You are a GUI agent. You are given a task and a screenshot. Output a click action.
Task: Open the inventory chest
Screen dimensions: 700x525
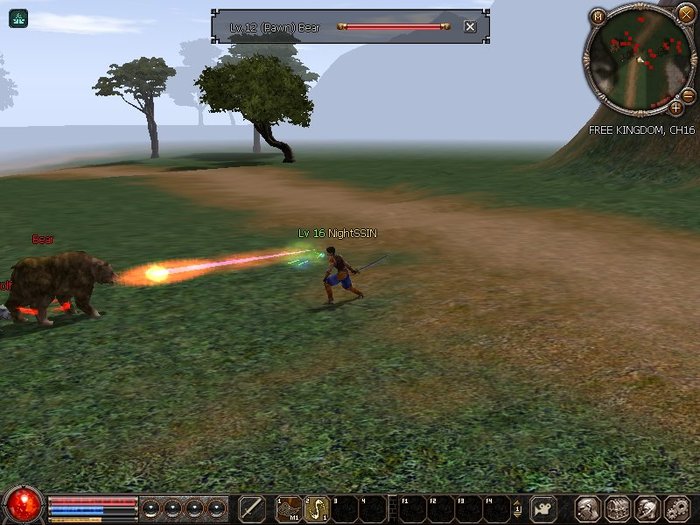click(617, 508)
